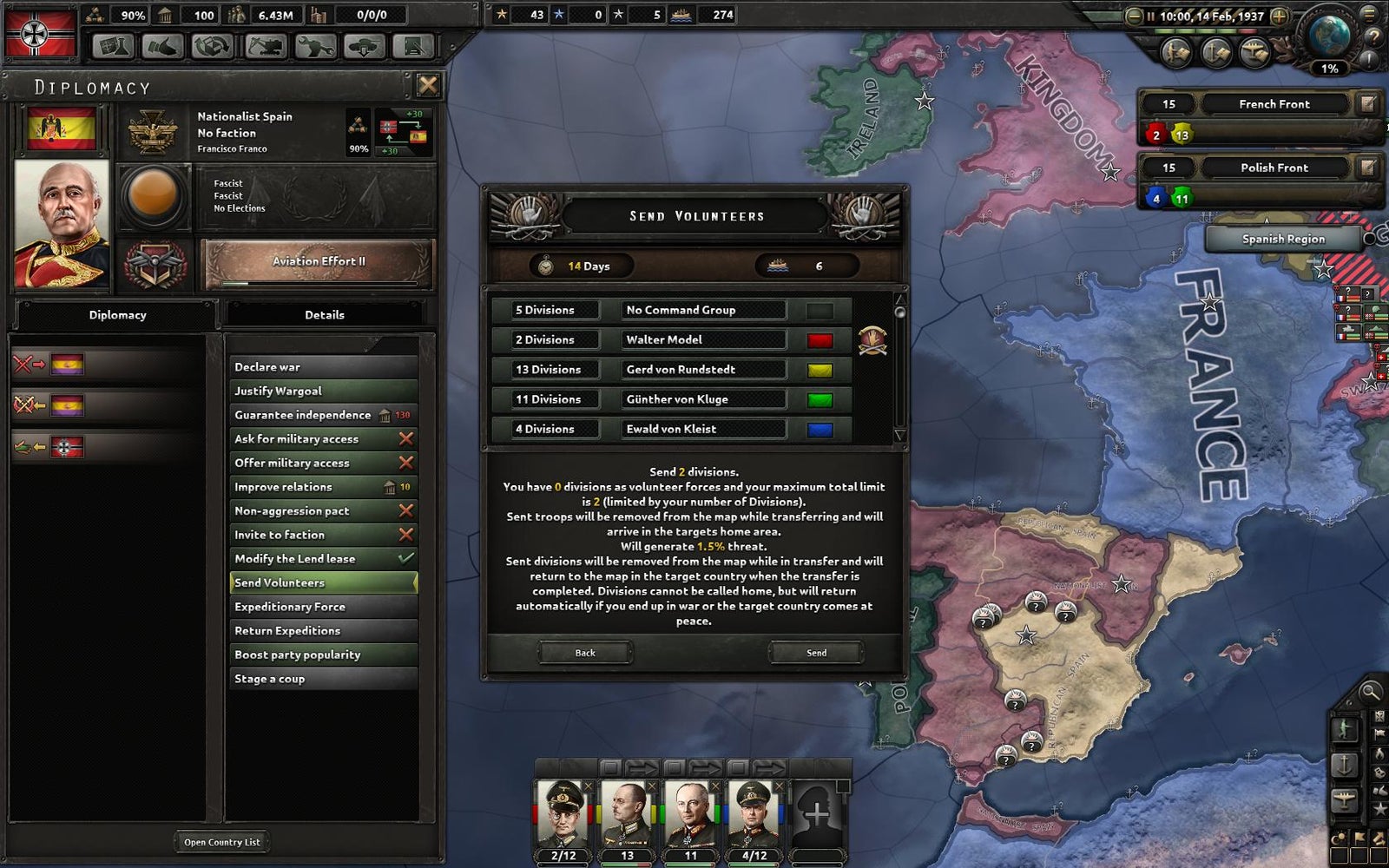Click the Send button to dispatch volunteers
The image size is (1389, 868).
[814, 652]
